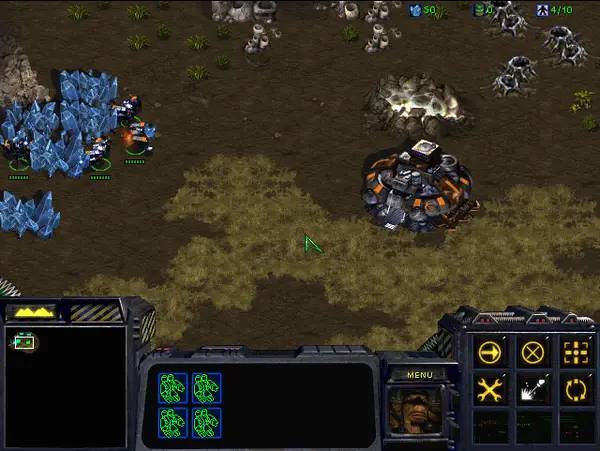Activate the Move command arrow
The height and width of the screenshot is (451, 600).
tap(490, 353)
